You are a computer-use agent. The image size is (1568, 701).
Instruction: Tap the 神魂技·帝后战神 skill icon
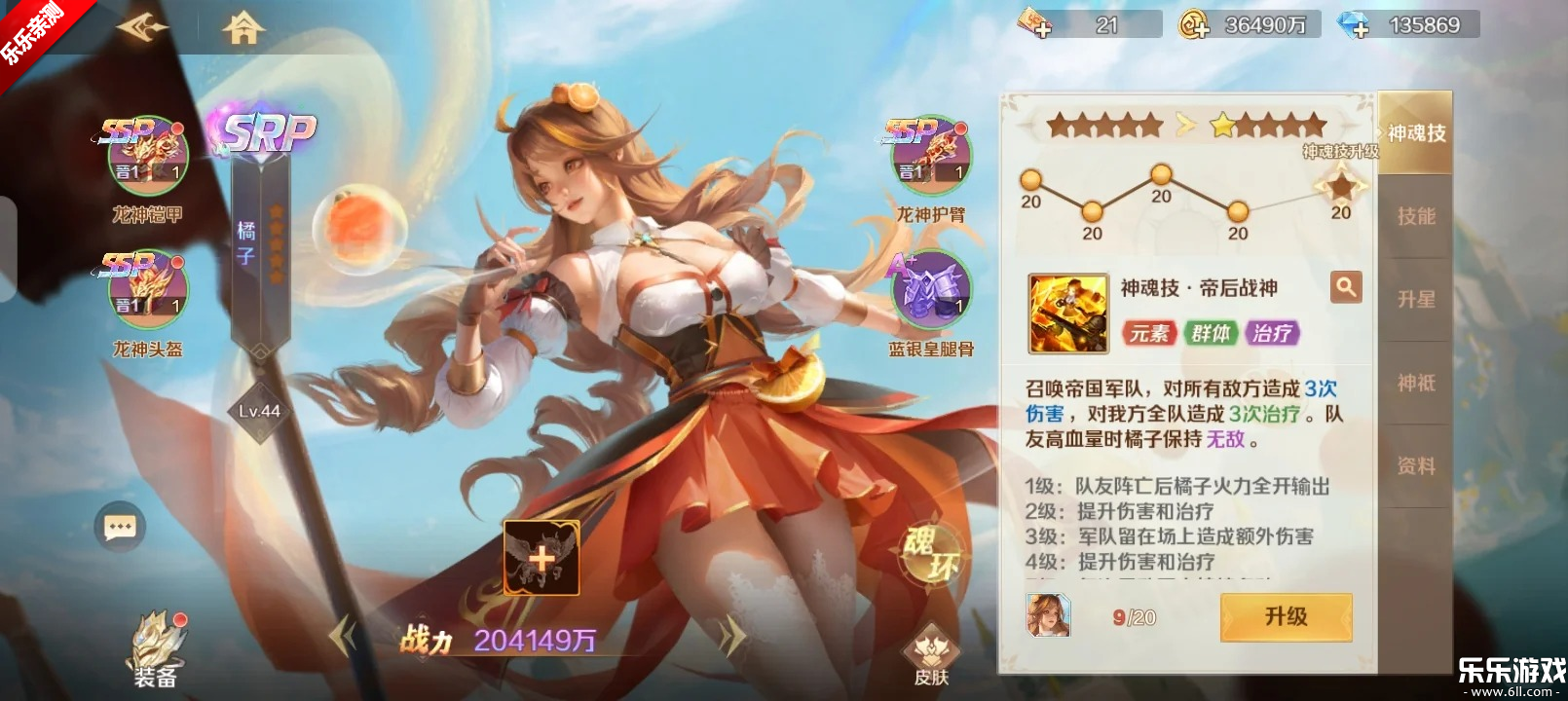tap(1067, 312)
